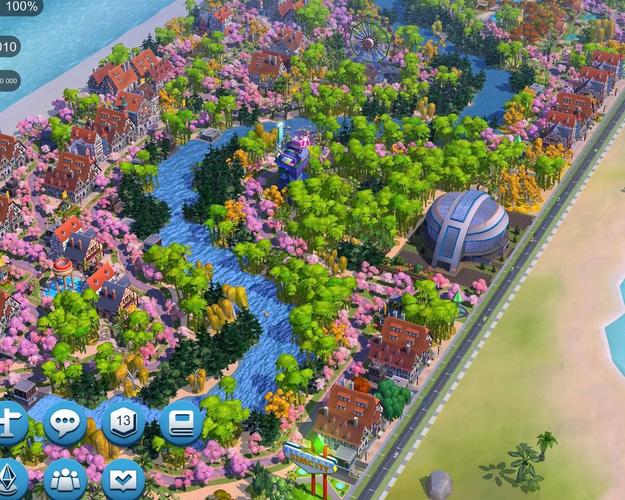Viewport: 625px width, 500px height.
Task: Select the crystal gem button
Action: (10, 477)
